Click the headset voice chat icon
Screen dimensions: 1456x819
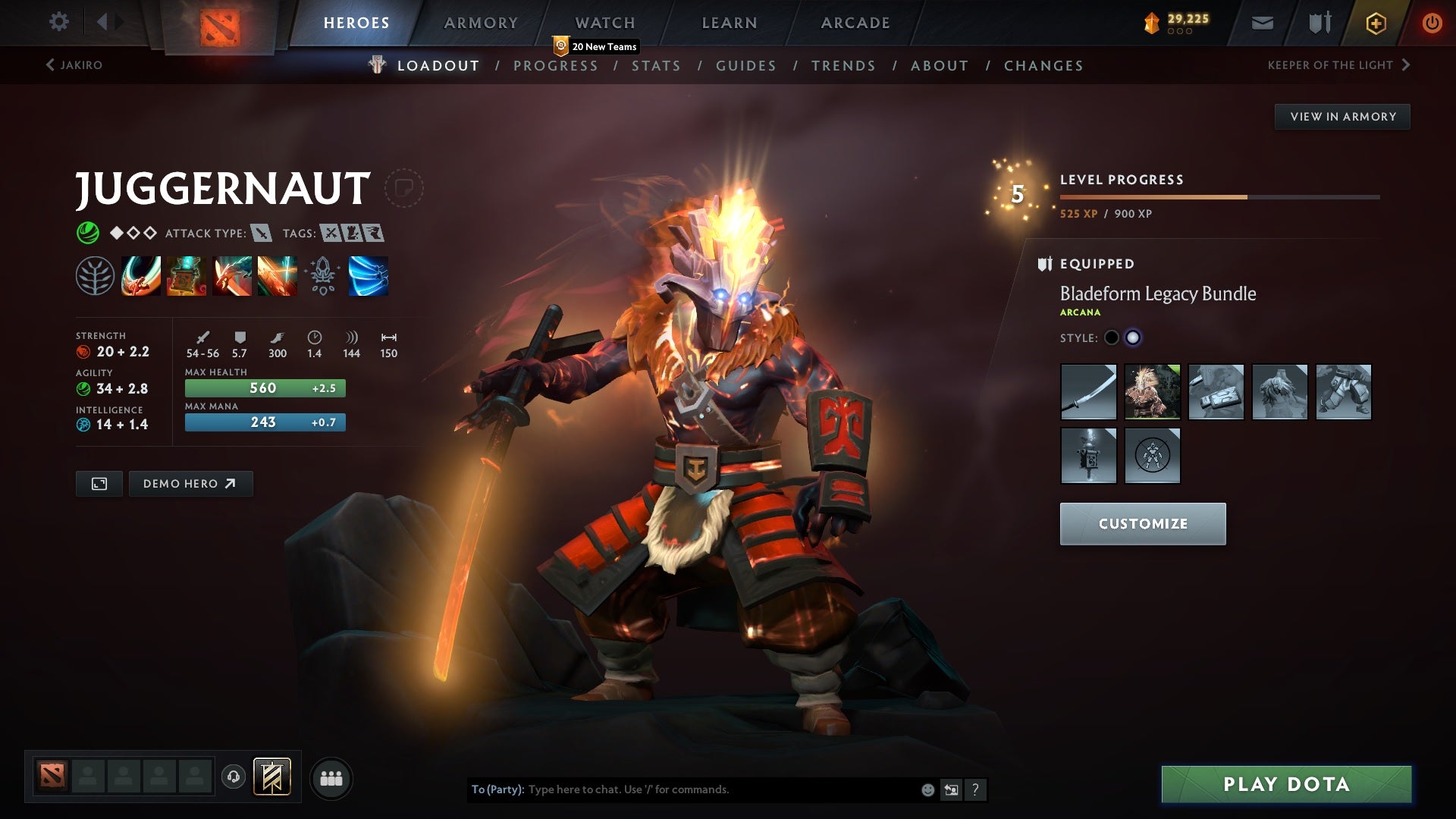click(233, 777)
